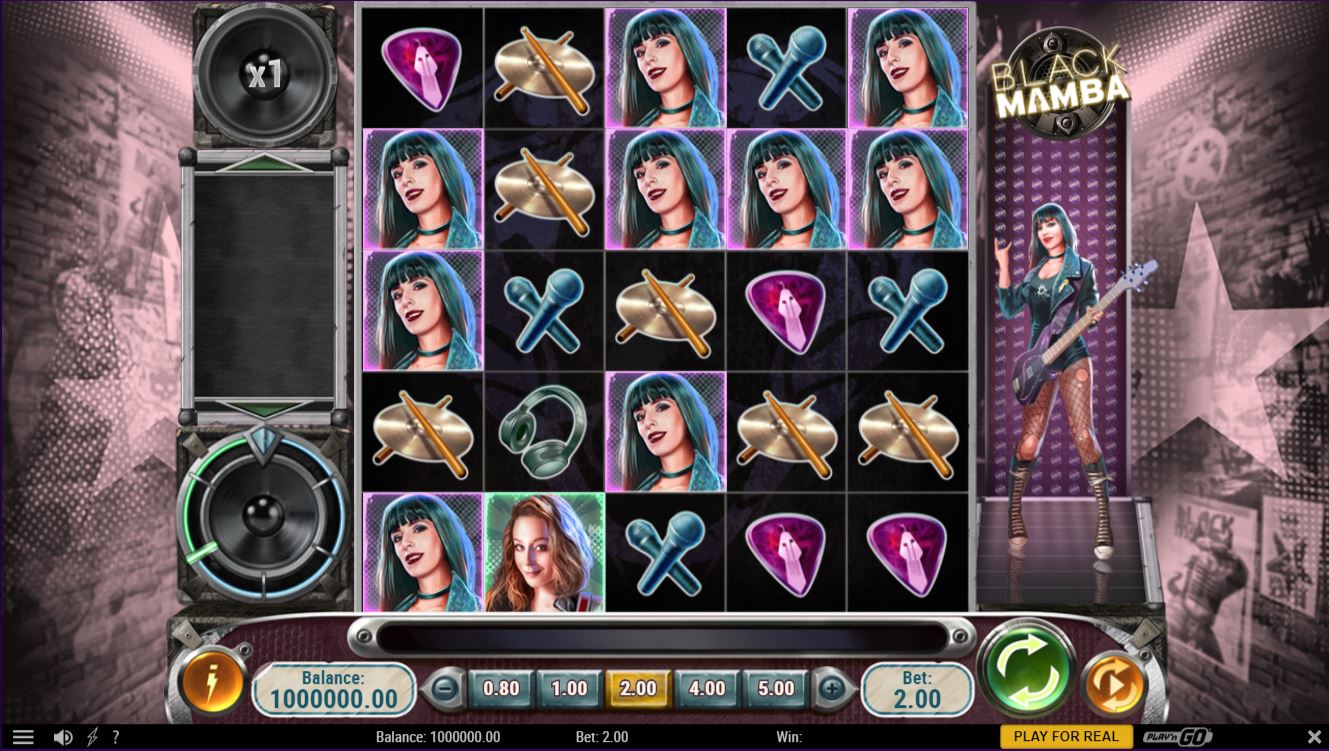Toggle the sound speaker icon
The width and height of the screenshot is (1329, 751).
click(x=62, y=737)
